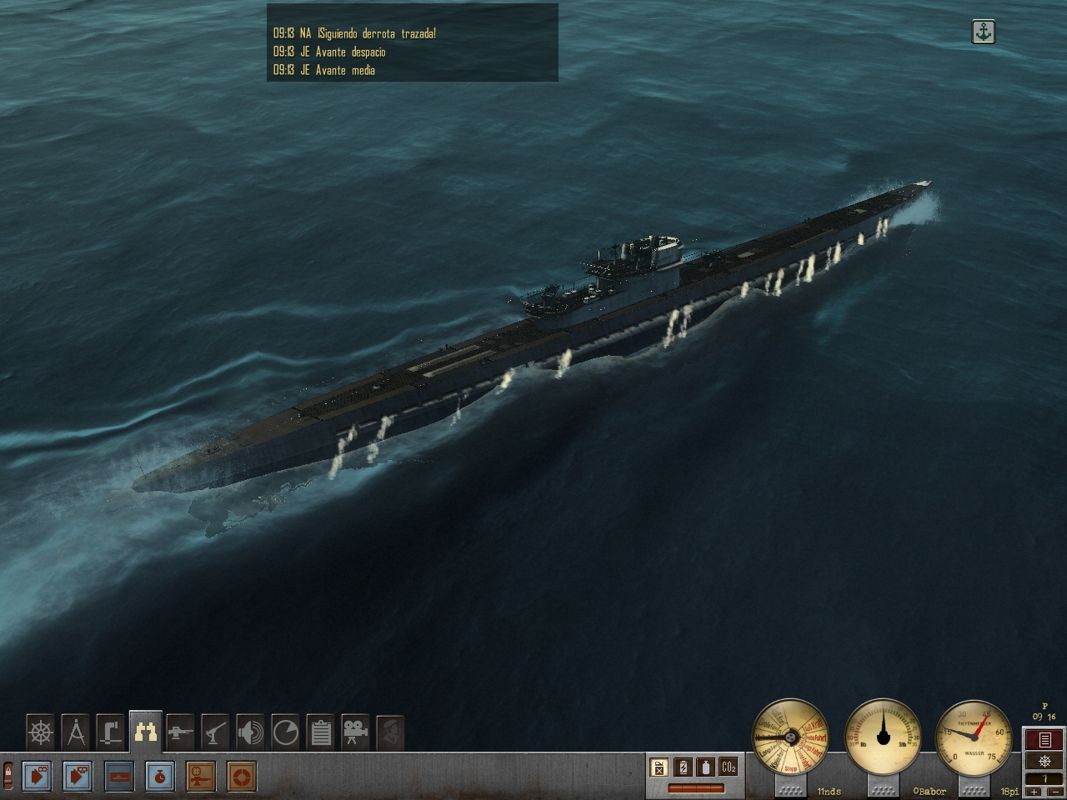Open the hydrophone sound tab
The height and width of the screenshot is (800, 1067).
[250, 732]
